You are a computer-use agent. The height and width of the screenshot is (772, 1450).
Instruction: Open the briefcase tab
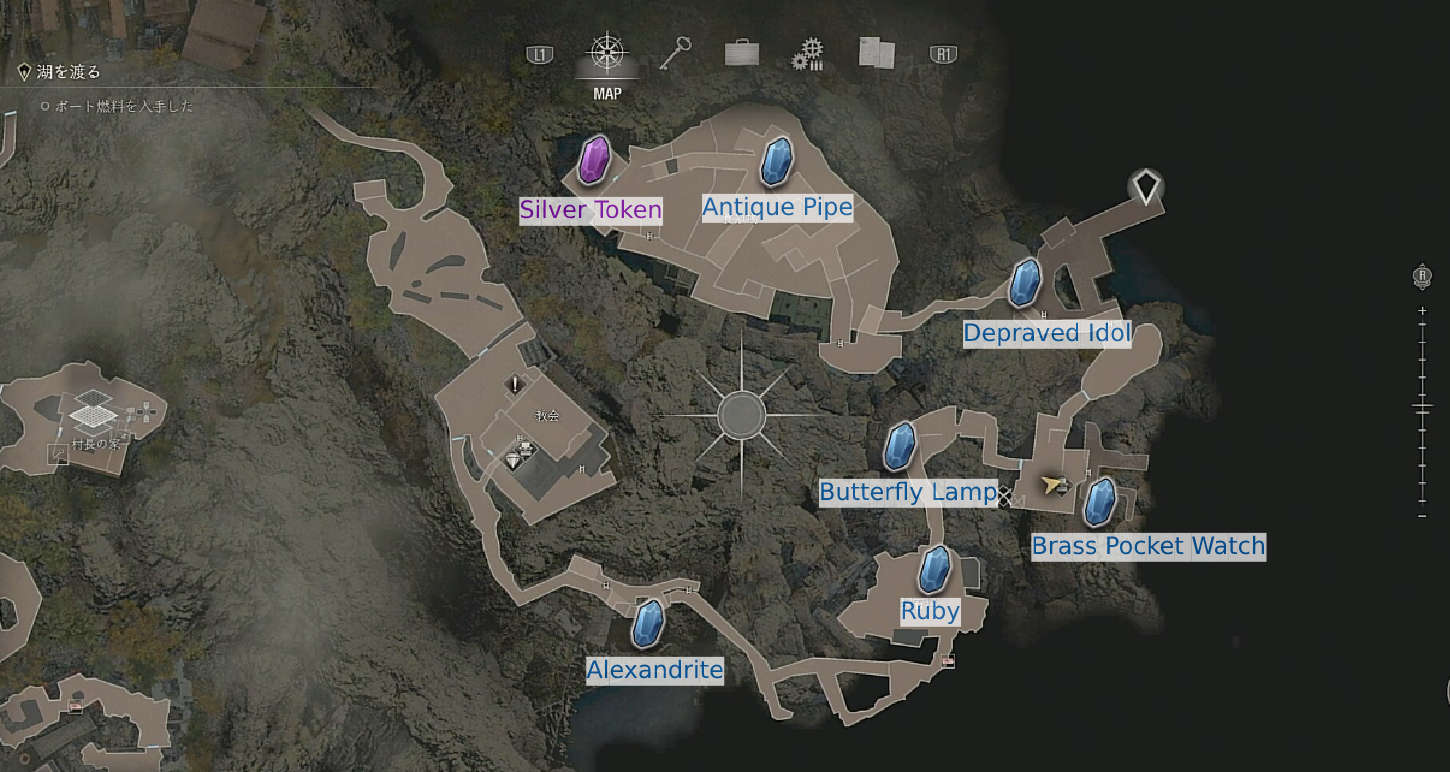click(x=741, y=53)
